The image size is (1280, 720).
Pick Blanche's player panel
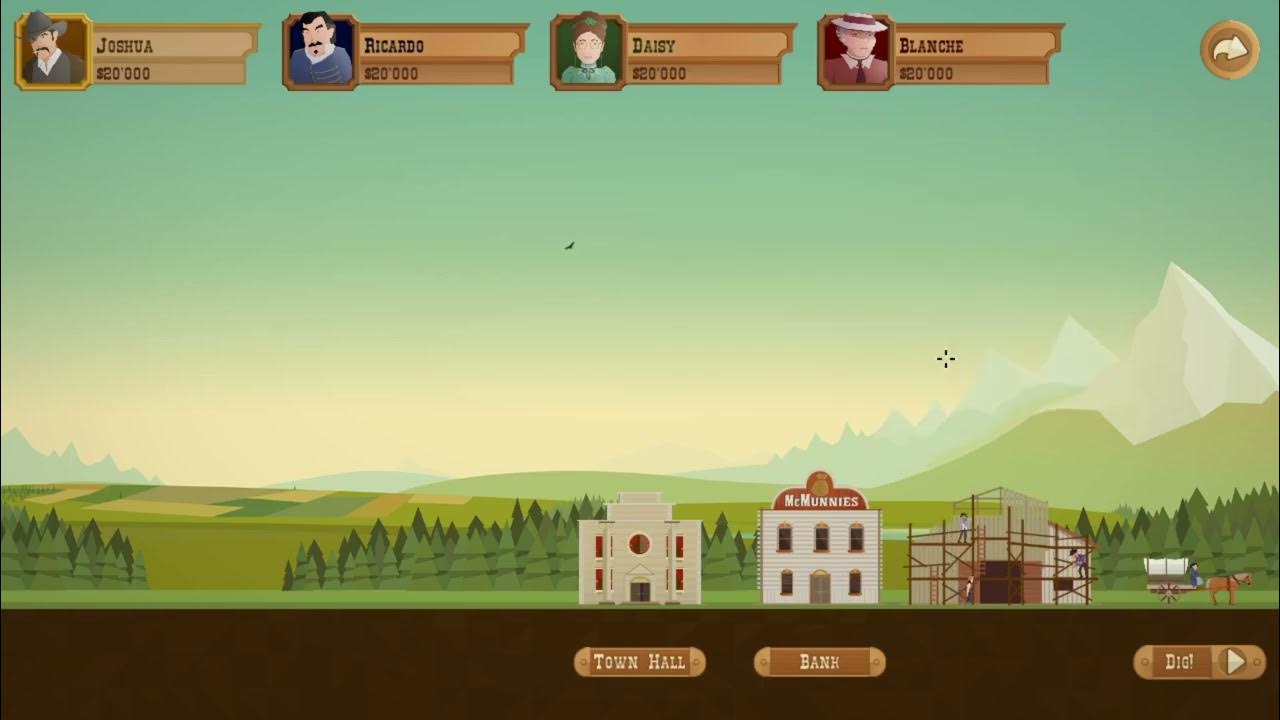pos(939,52)
